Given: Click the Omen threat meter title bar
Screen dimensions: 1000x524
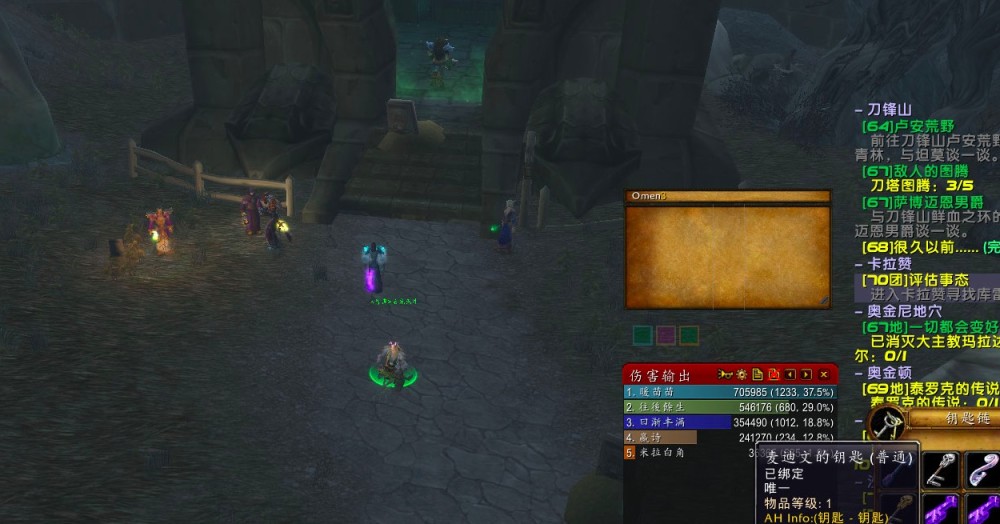Looking at the screenshot, I should 727,197.
